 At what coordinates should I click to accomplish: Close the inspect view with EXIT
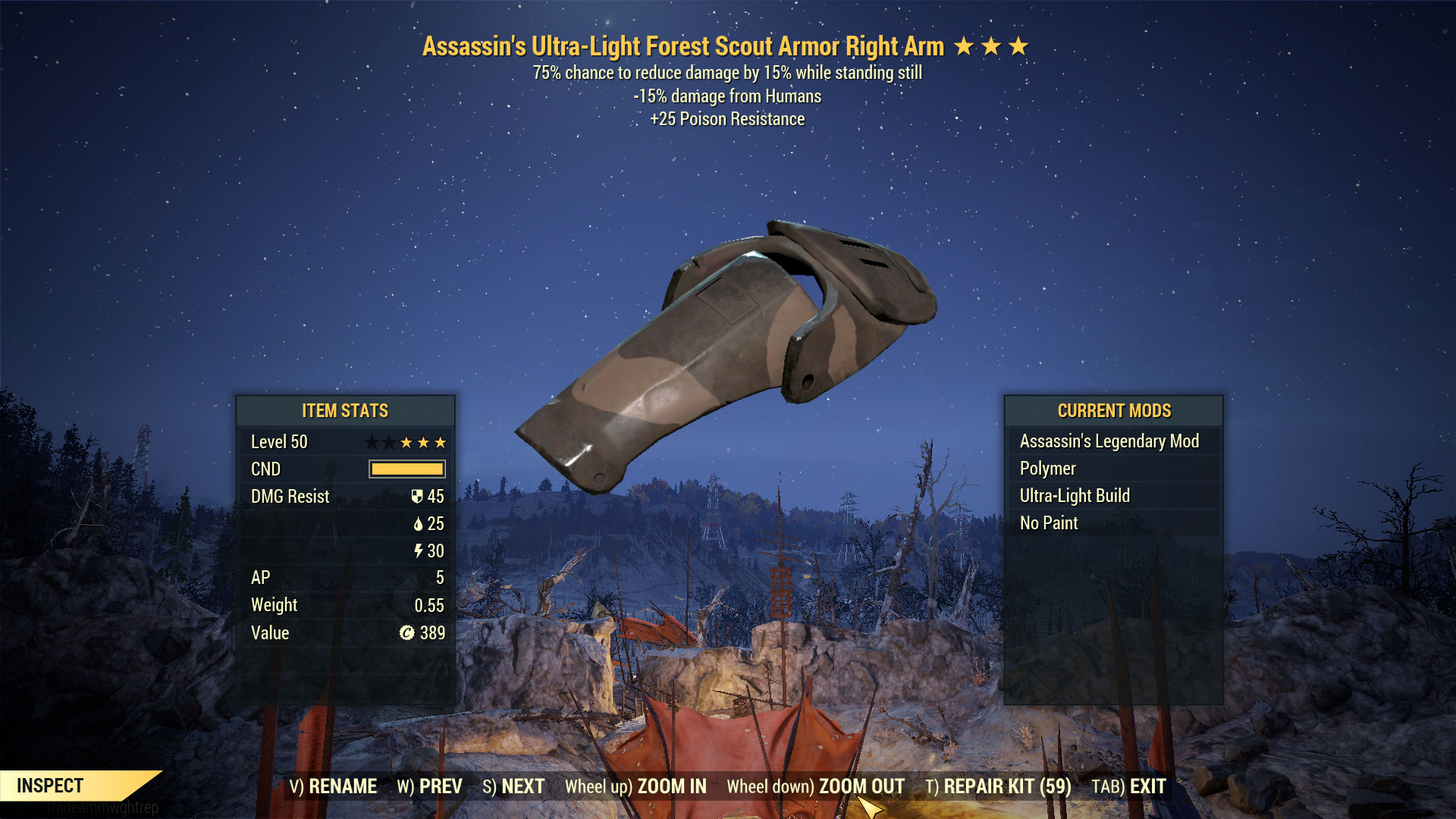[x=1128, y=786]
